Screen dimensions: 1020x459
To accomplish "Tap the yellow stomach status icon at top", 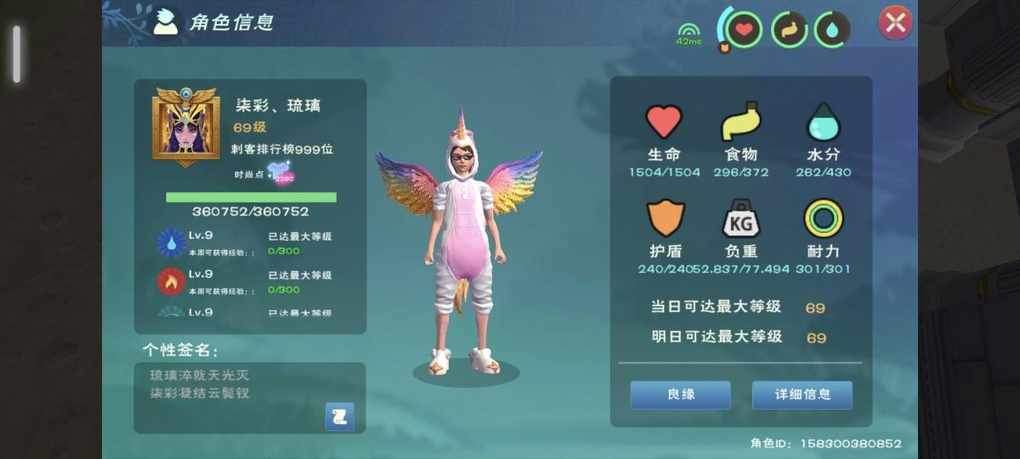I will 788,29.
